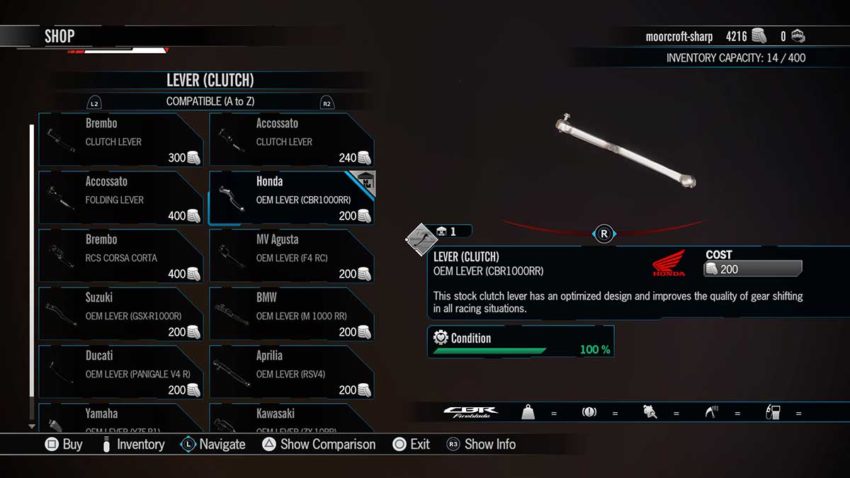Pick the BMW OEM Lever (M 1000 RR)
Viewport: 850px width, 478px height.
coord(291,314)
